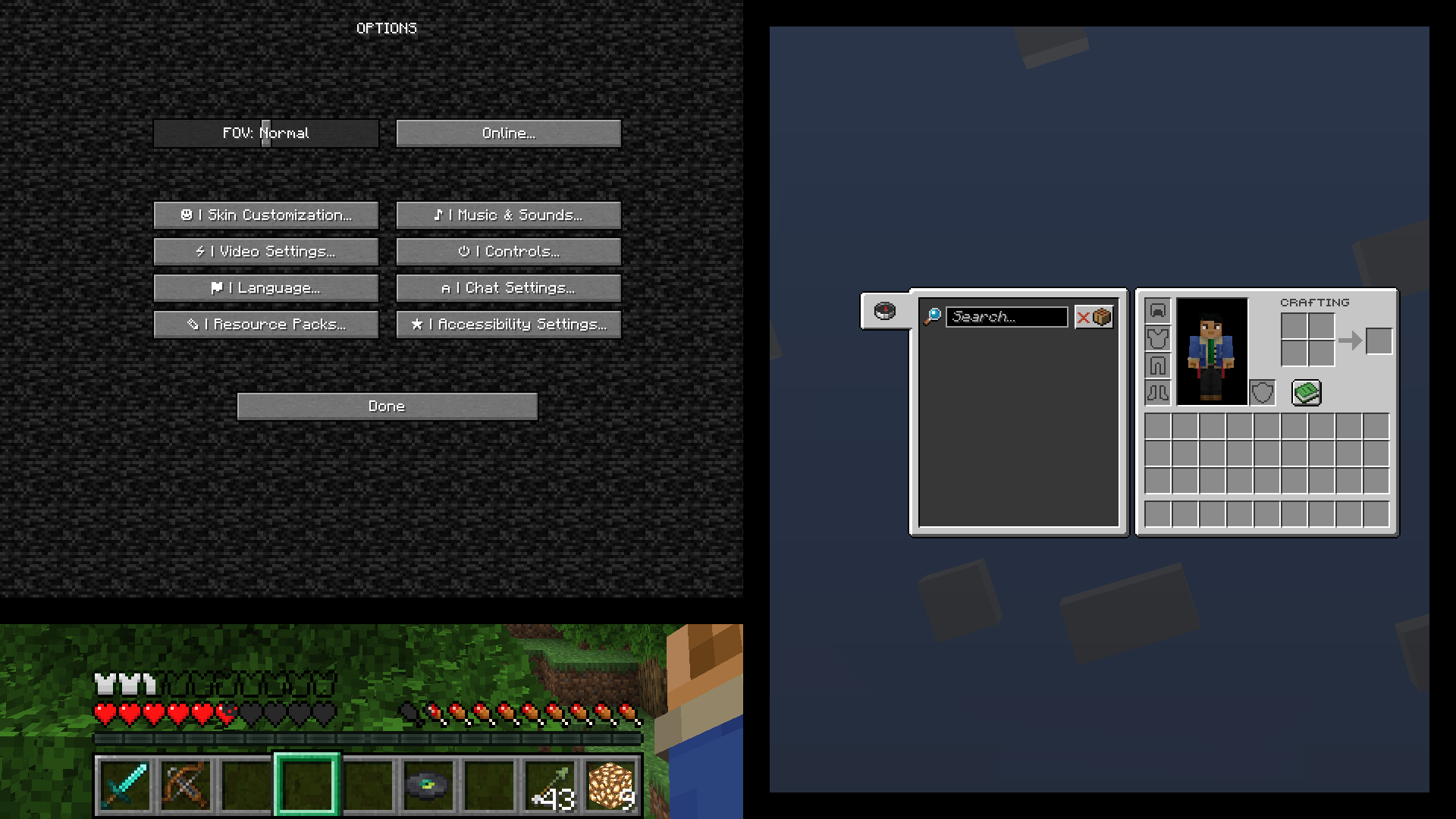Click the shield offhand slot
The image size is (1456, 819).
pyautogui.click(x=1261, y=393)
